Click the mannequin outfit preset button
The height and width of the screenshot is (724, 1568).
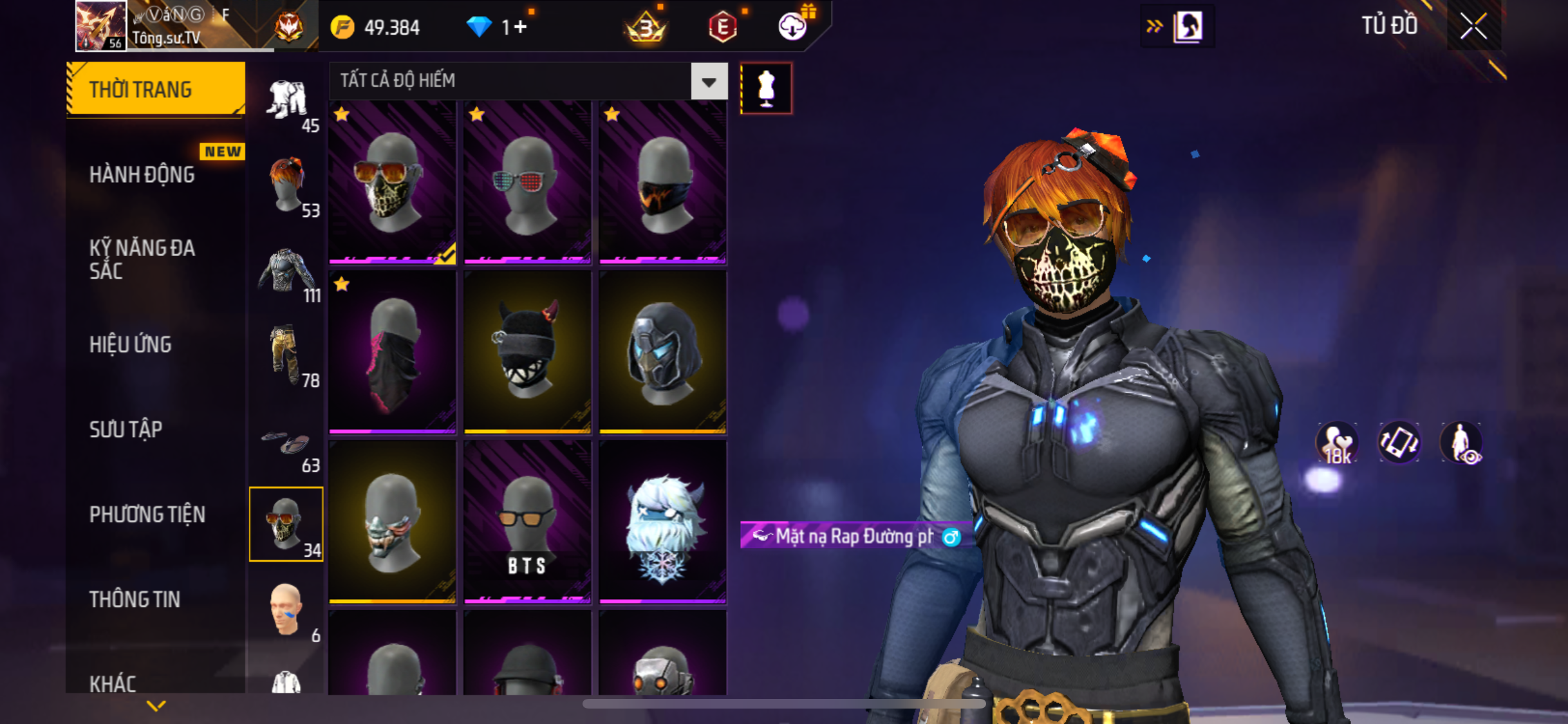766,88
